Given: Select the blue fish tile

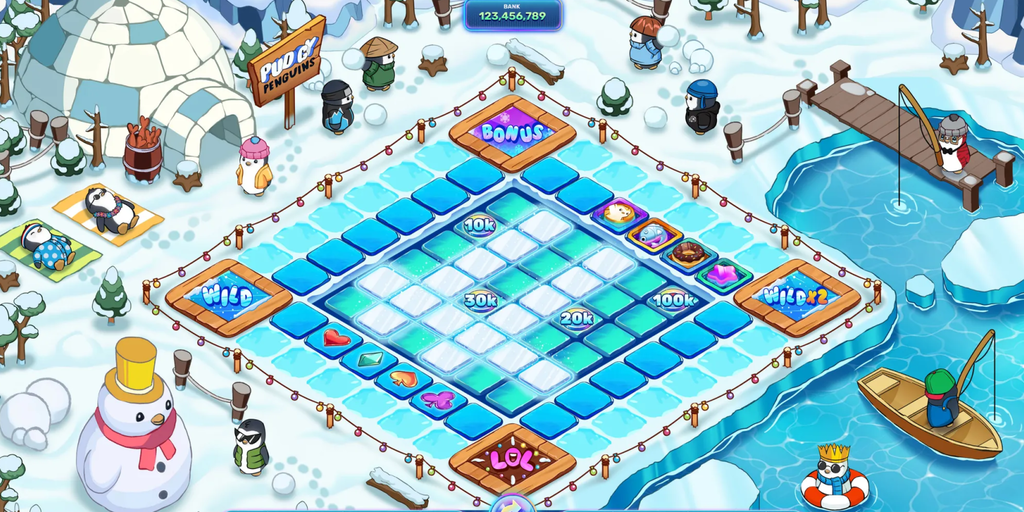Looking at the screenshot, I should click(653, 234).
